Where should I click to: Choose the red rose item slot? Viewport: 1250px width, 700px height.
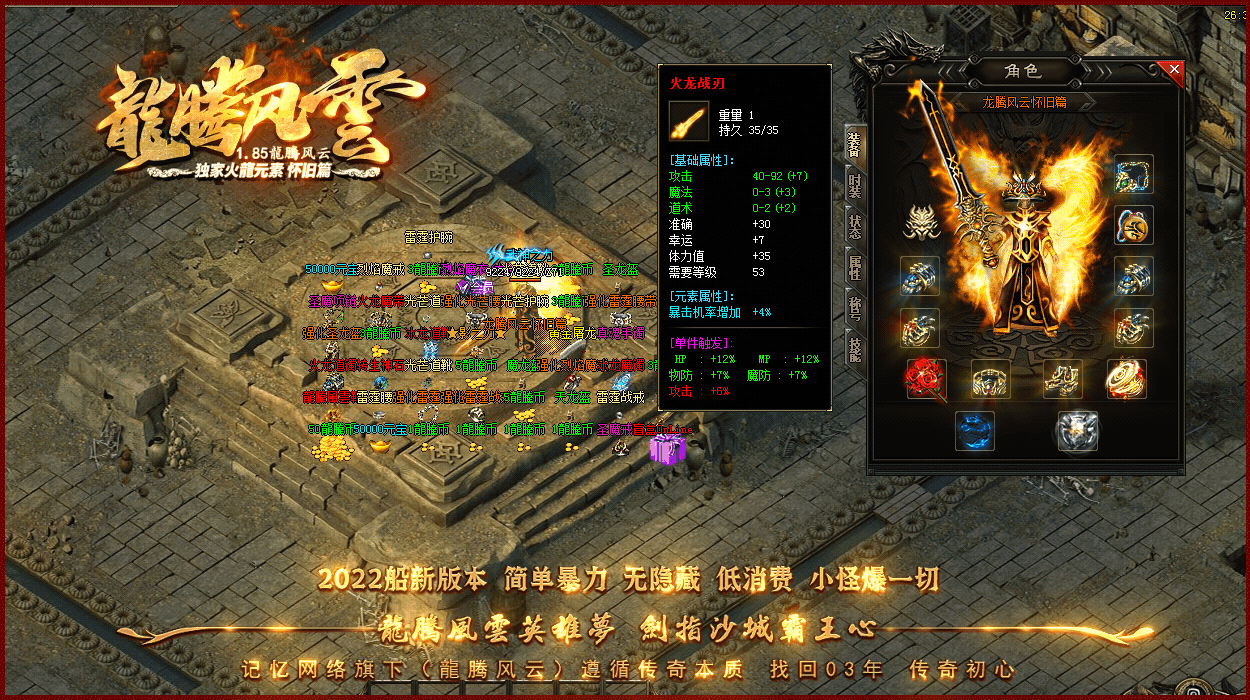(x=926, y=379)
